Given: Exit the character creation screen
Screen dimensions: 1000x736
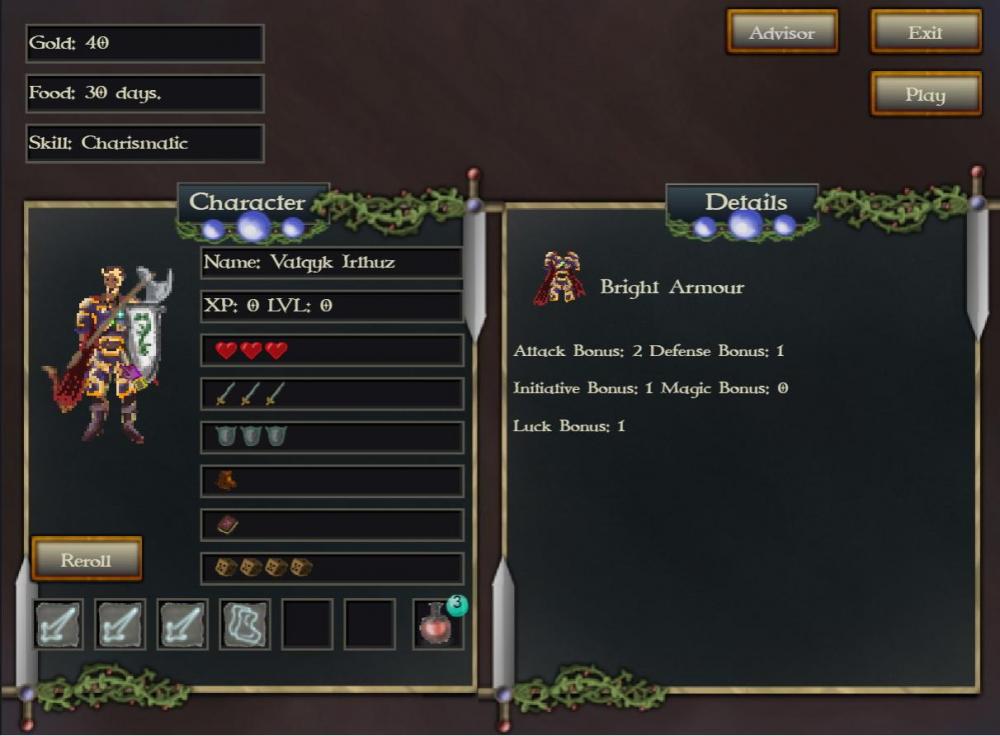Looking at the screenshot, I should click(925, 33).
